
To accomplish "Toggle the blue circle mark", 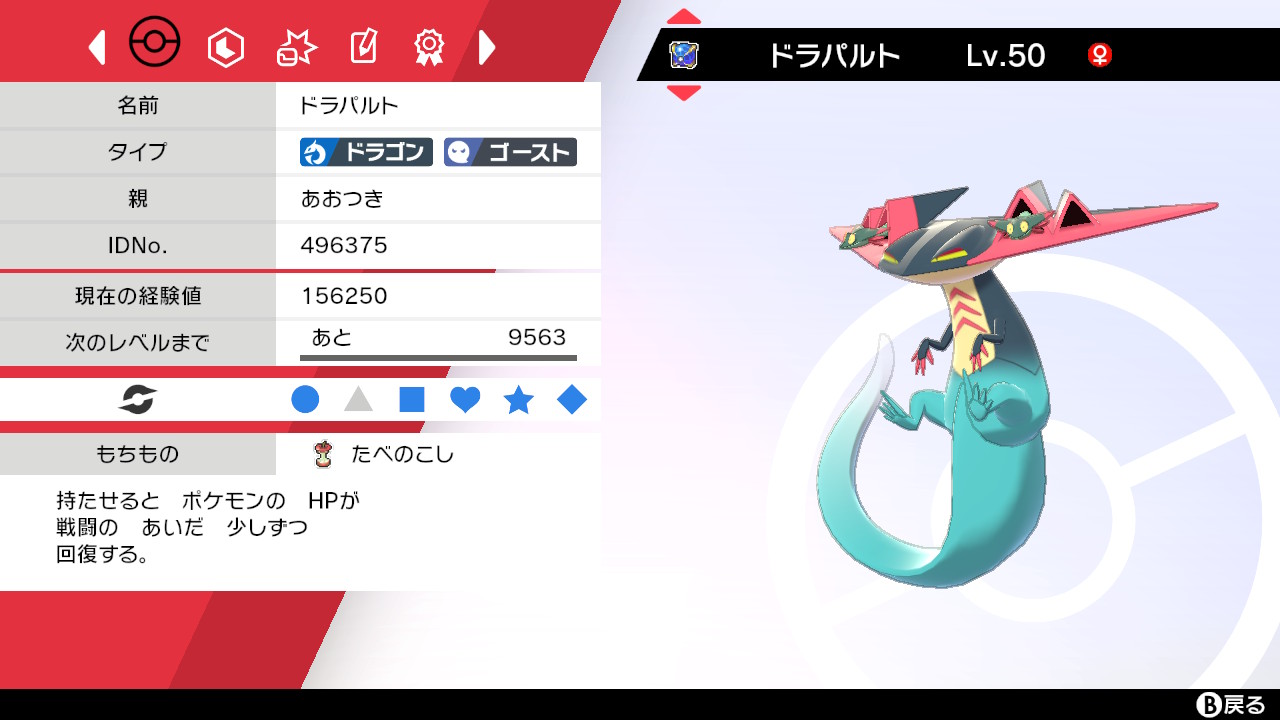I will point(306,399).
